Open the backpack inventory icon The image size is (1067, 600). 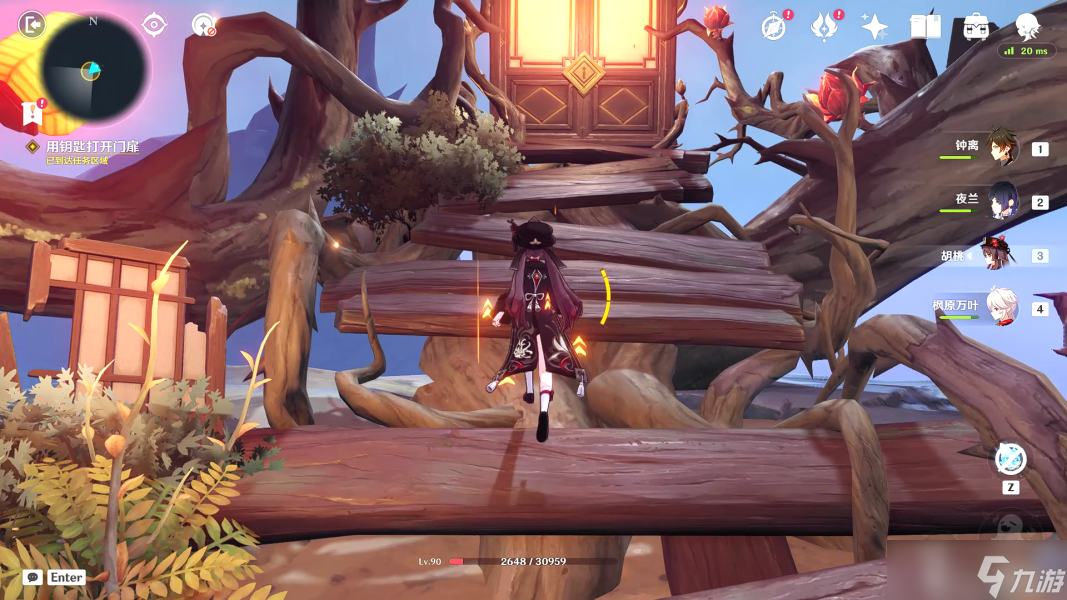[x=976, y=27]
